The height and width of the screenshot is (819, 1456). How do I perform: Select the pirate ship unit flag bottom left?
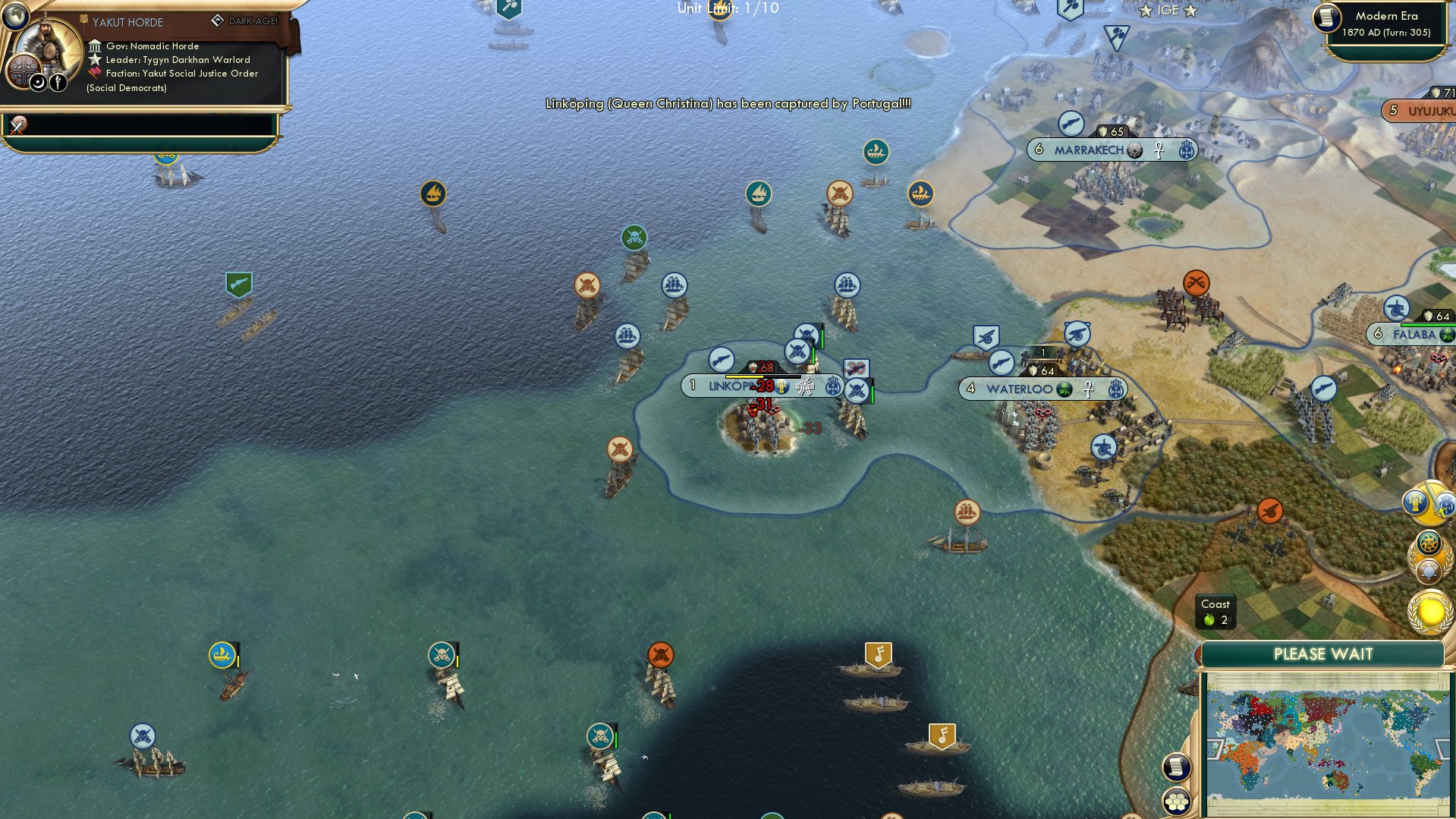[x=141, y=735]
